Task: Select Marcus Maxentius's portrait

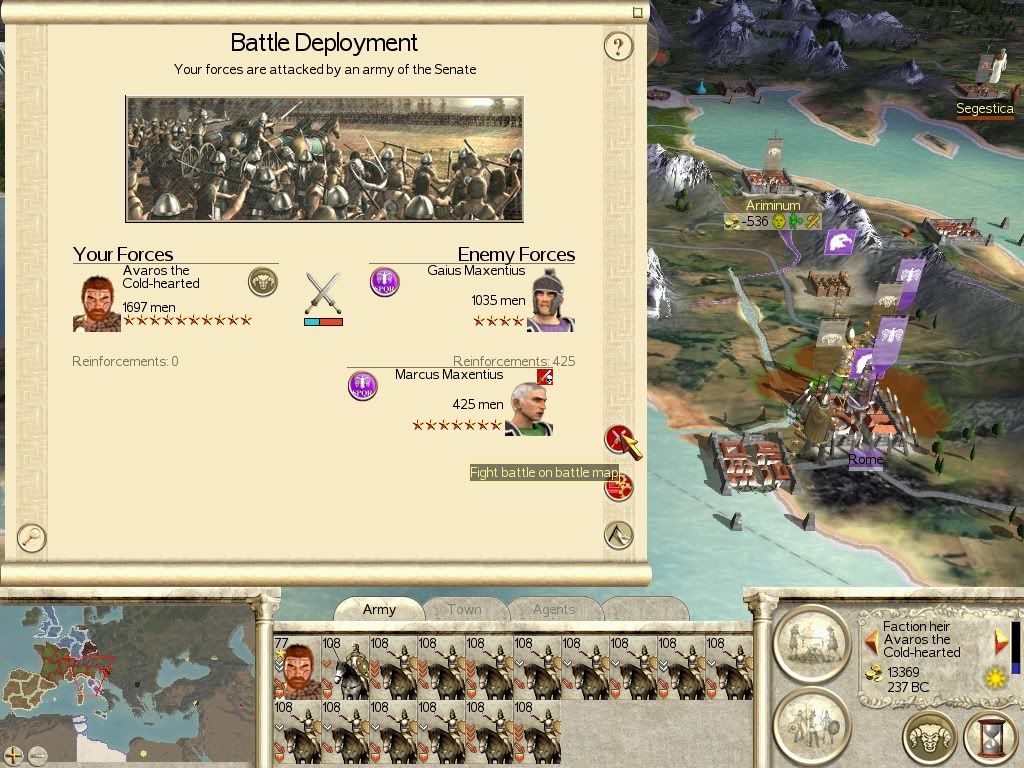Action: (528, 409)
